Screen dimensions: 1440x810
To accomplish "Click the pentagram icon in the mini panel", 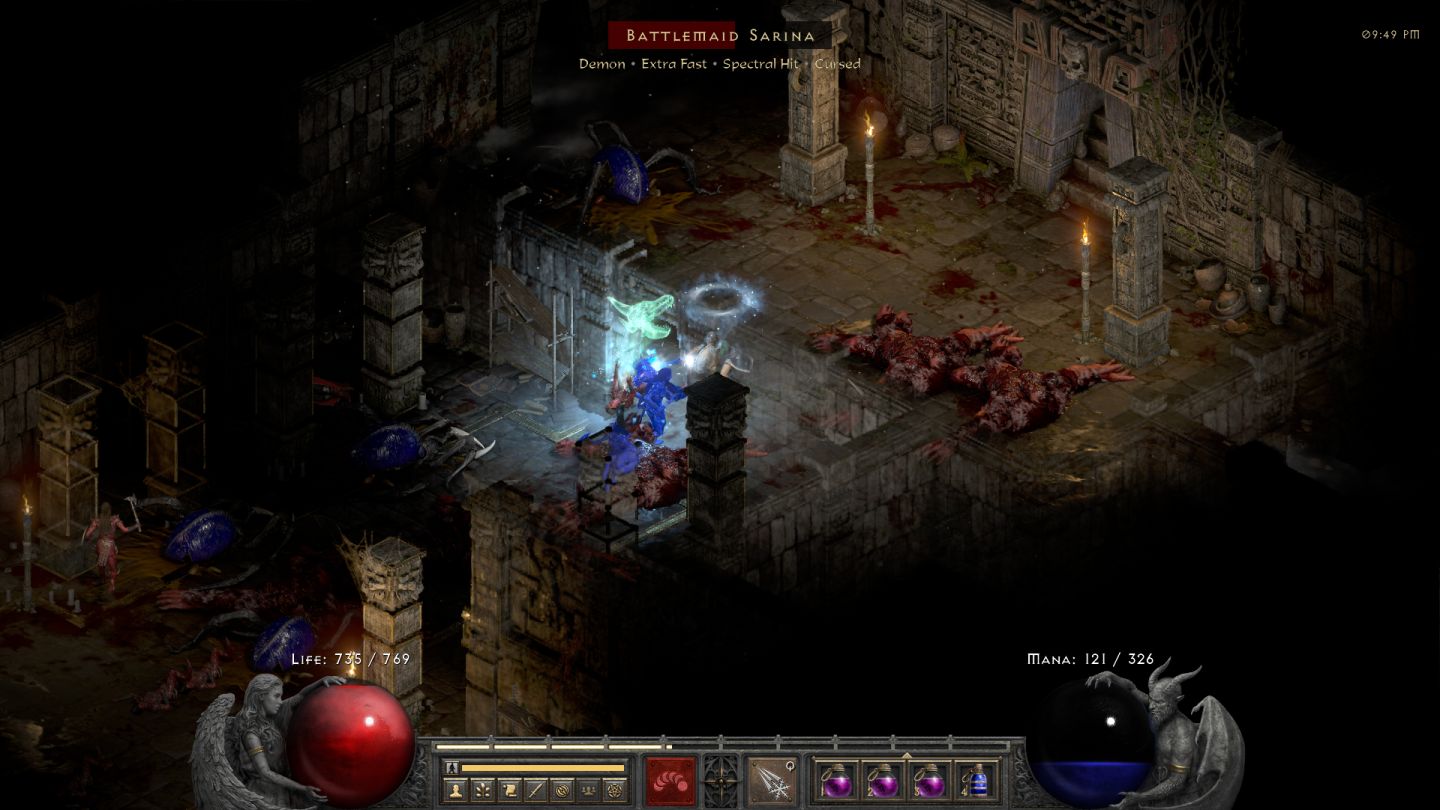I will click(x=616, y=789).
